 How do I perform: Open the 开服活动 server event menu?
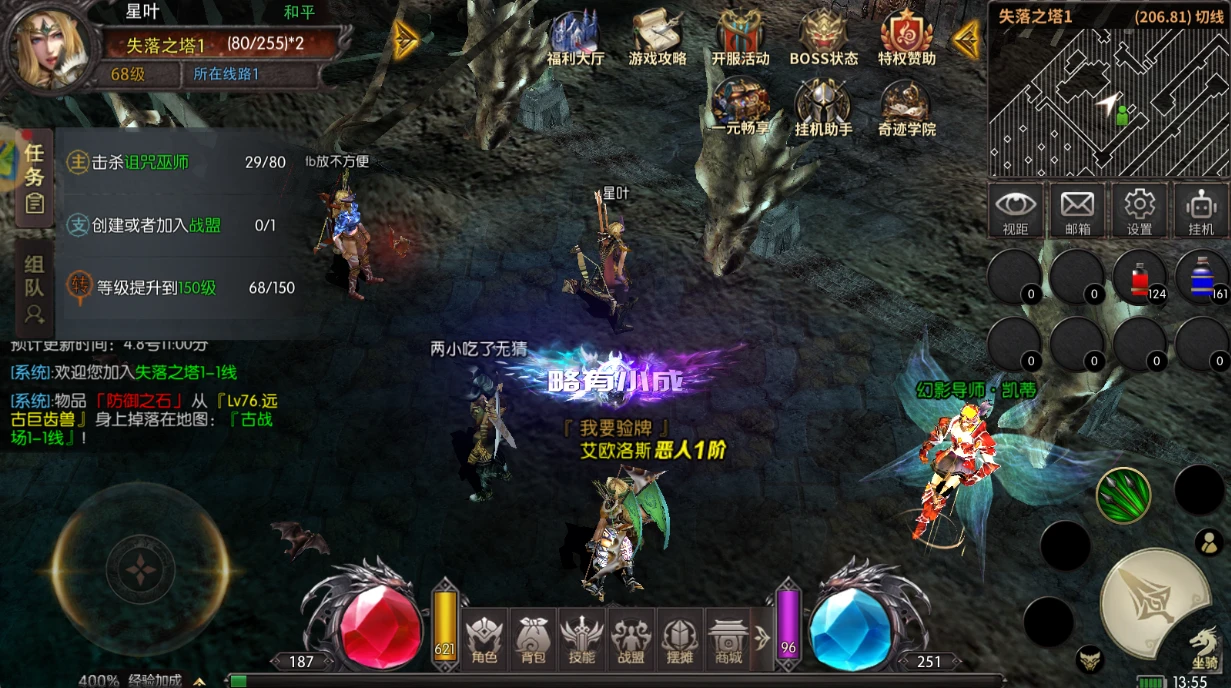point(740,38)
